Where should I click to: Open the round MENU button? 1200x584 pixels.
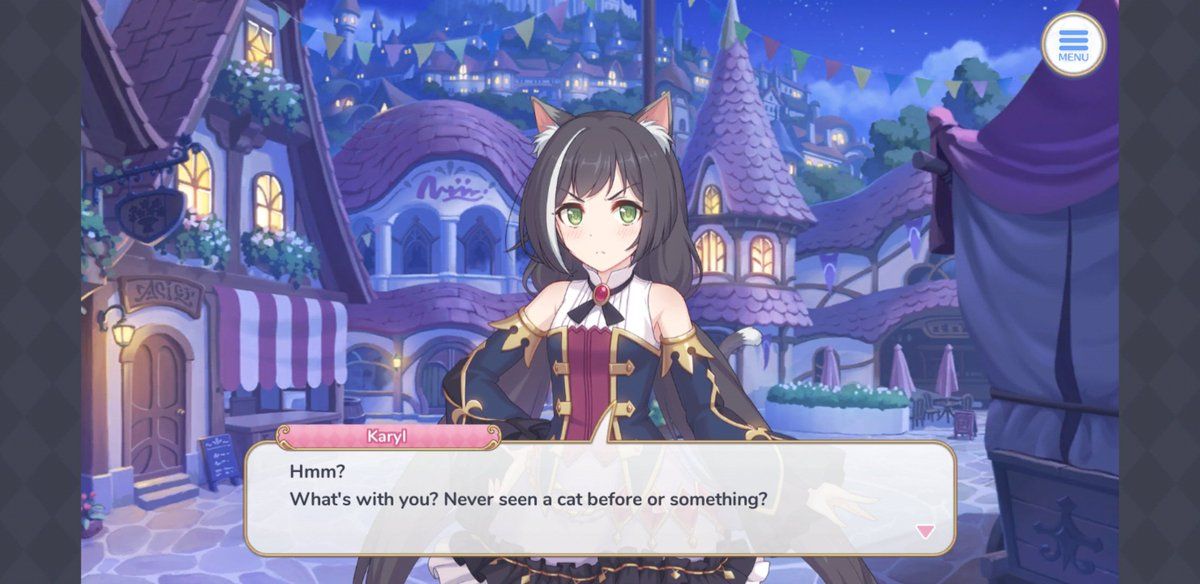point(1073,44)
